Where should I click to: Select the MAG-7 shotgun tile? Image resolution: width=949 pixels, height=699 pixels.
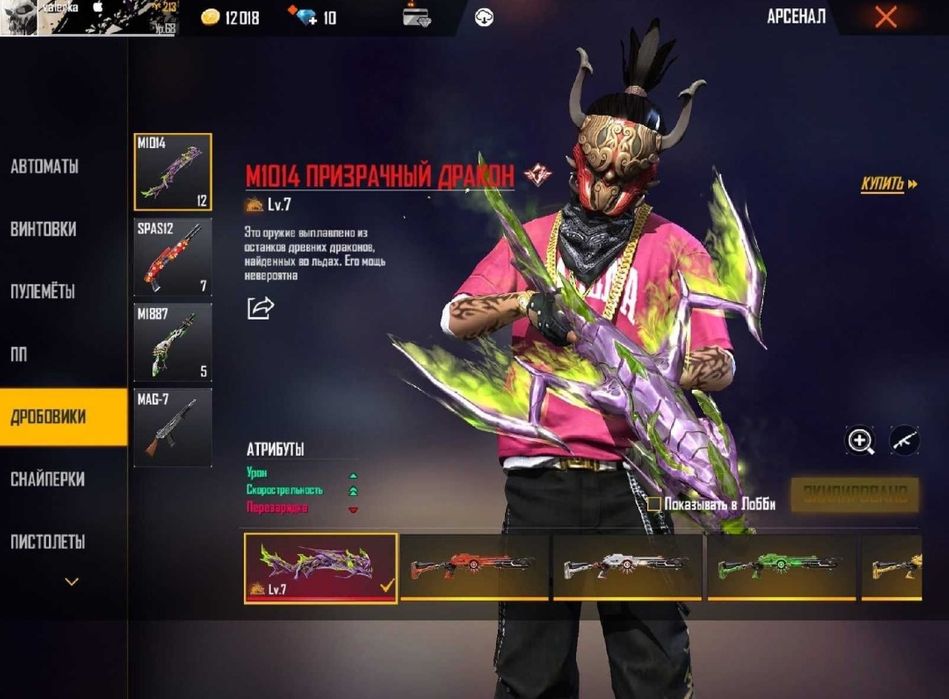pos(172,427)
